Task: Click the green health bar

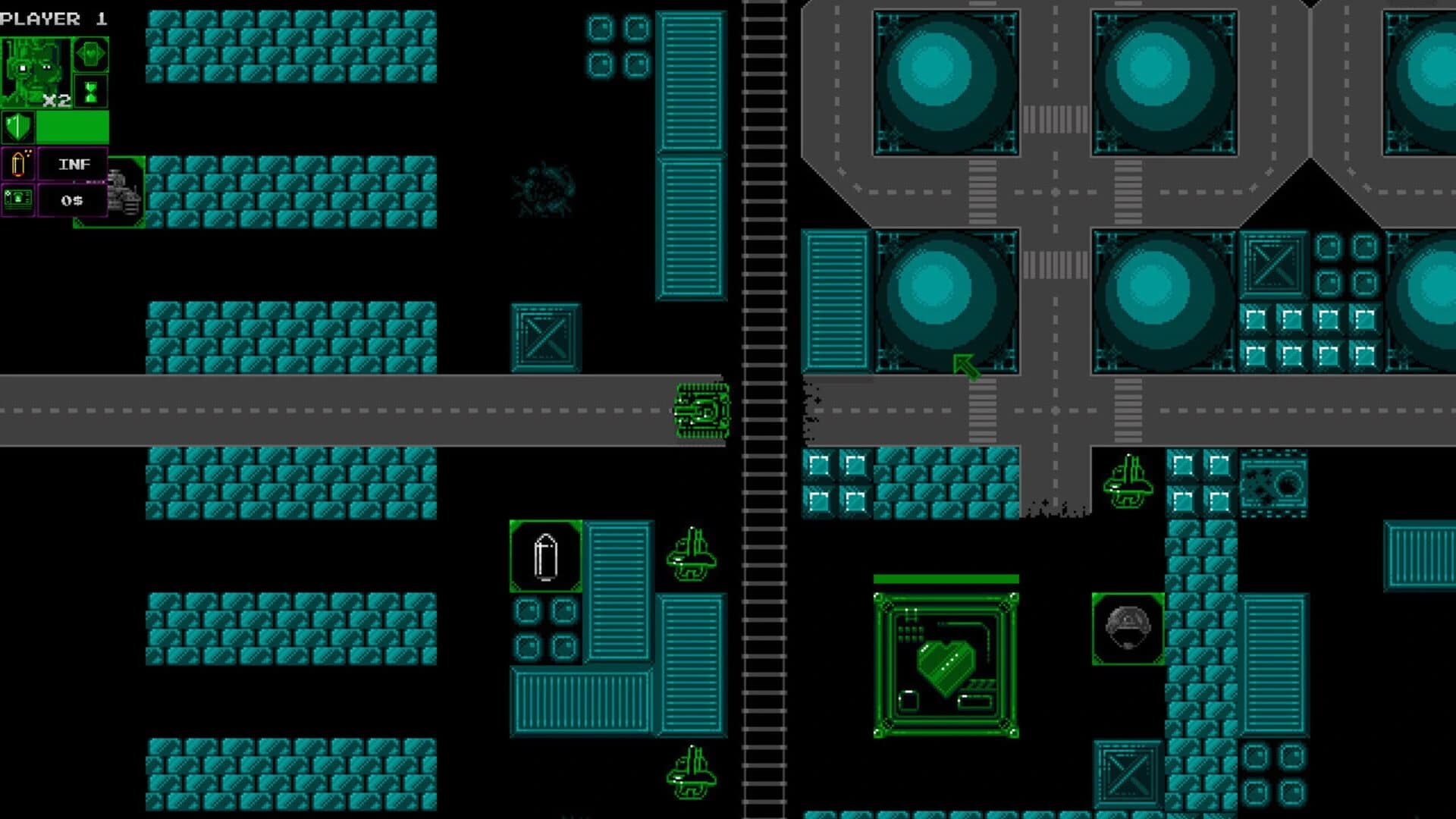Action: (x=72, y=127)
